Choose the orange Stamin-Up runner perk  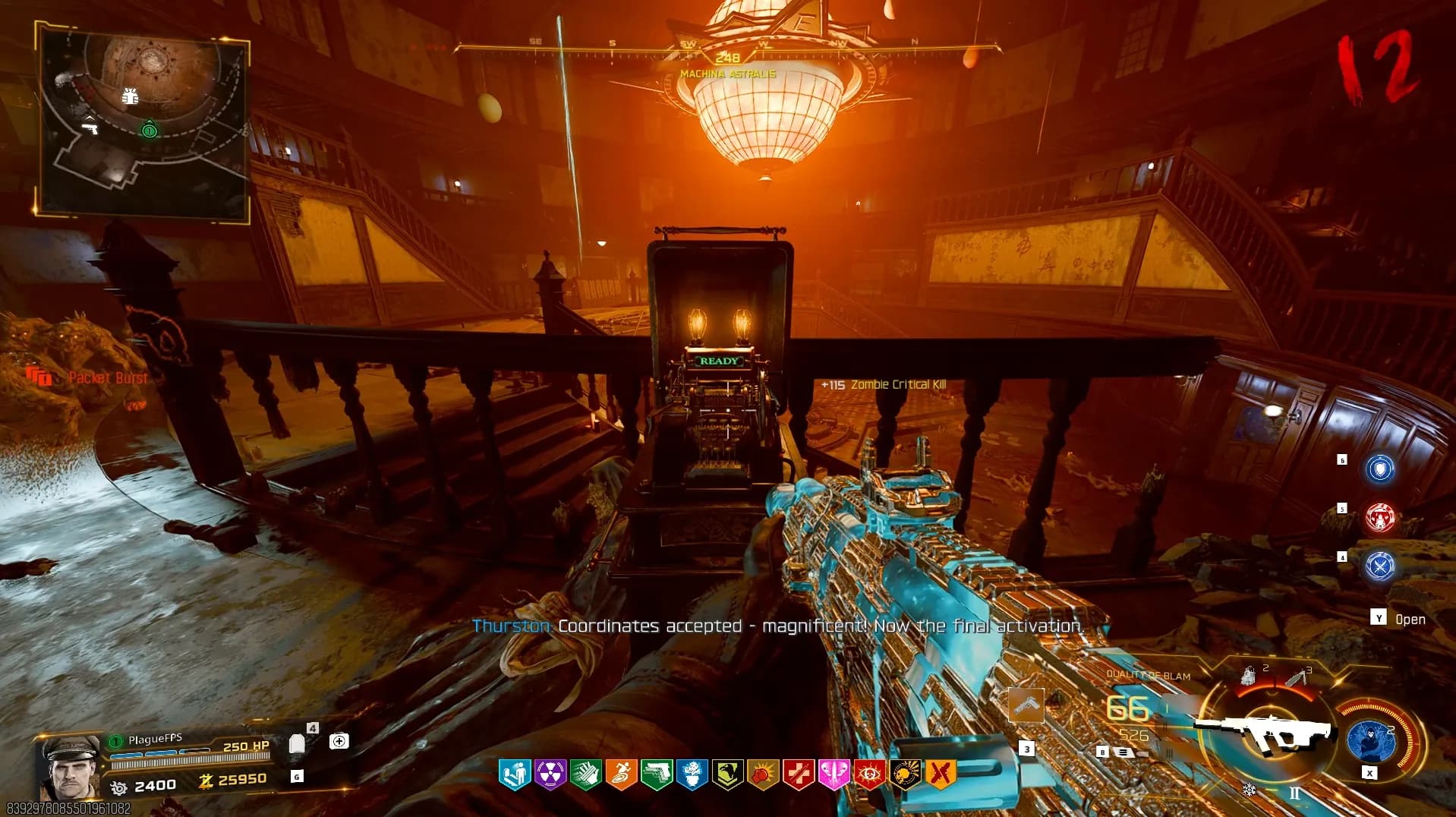pyautogui.click(x=621, y=774)
